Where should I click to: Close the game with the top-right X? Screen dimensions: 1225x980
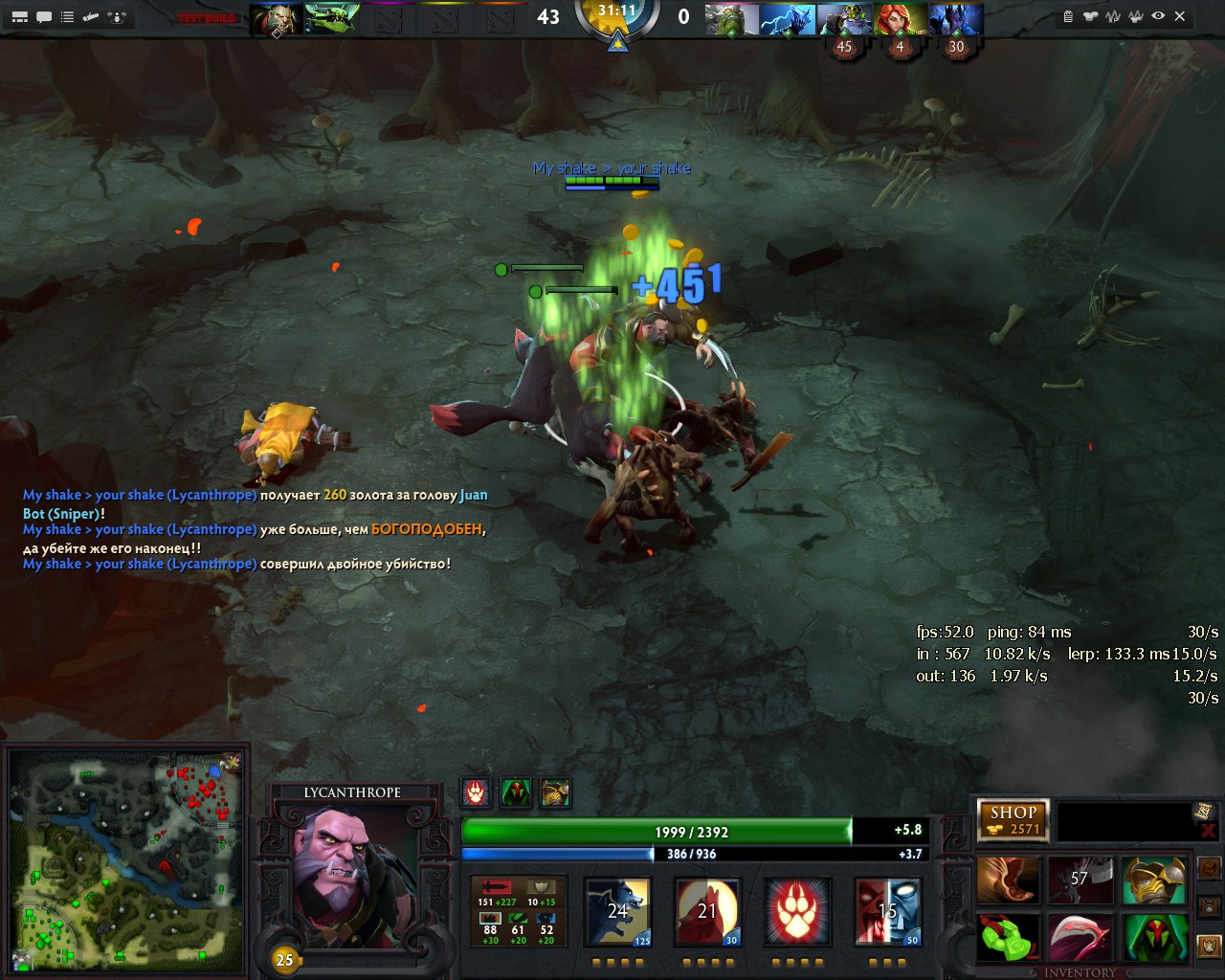(x=1180, y=16)
